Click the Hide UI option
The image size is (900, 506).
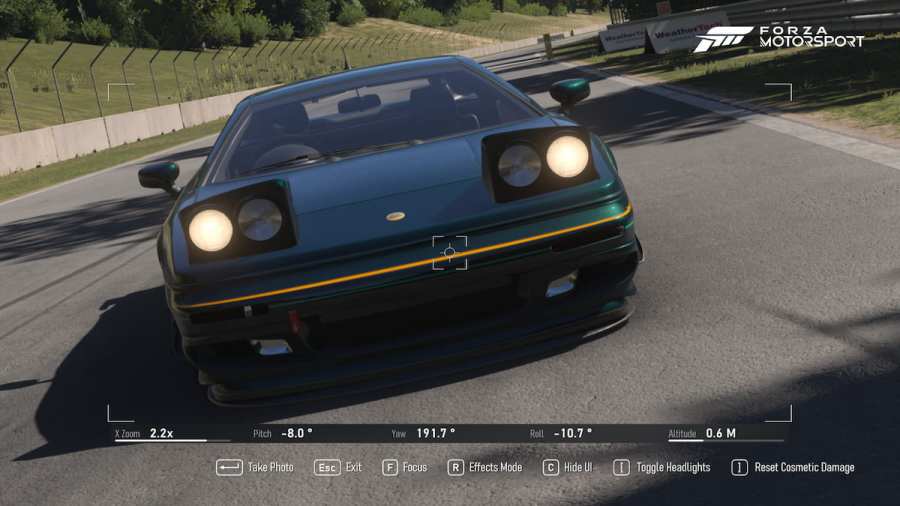coord(567,467)
